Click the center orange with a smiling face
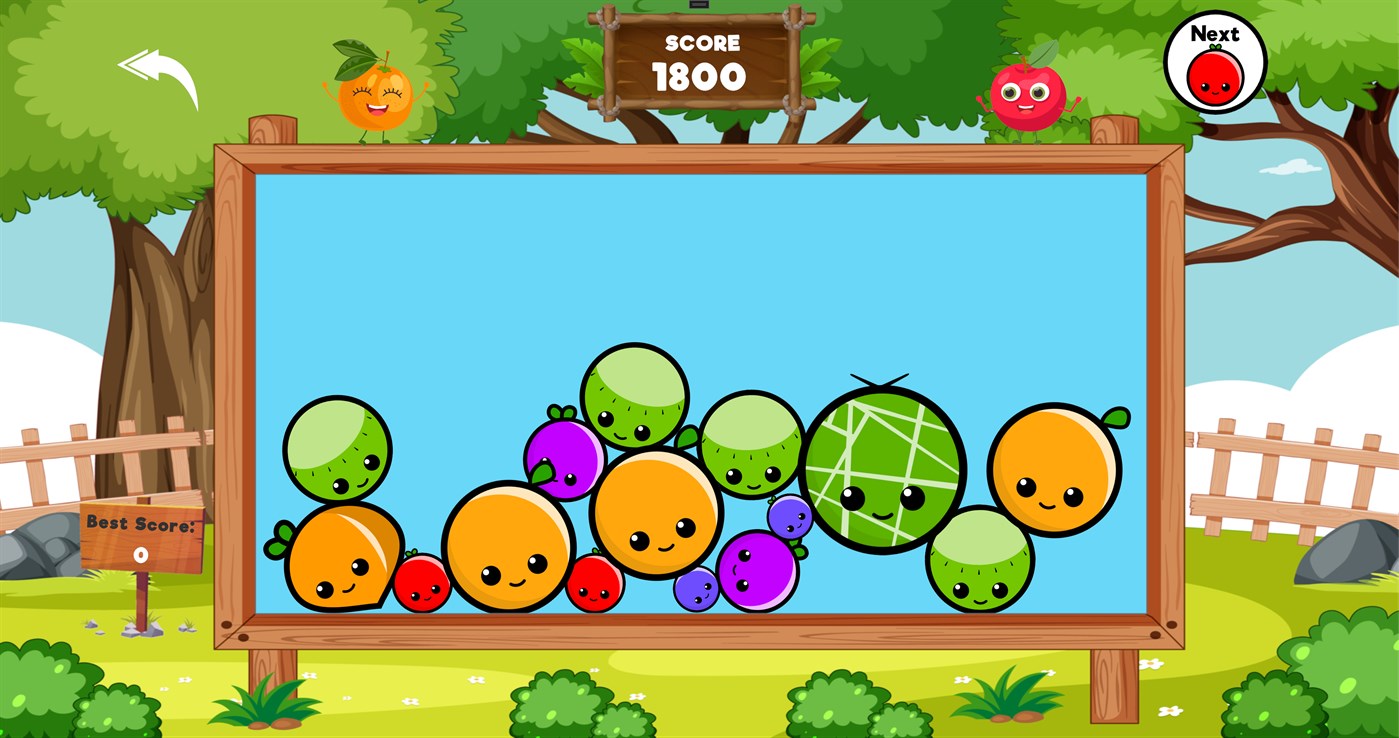This screenshot has width=1399, height=738. point(657,510)
